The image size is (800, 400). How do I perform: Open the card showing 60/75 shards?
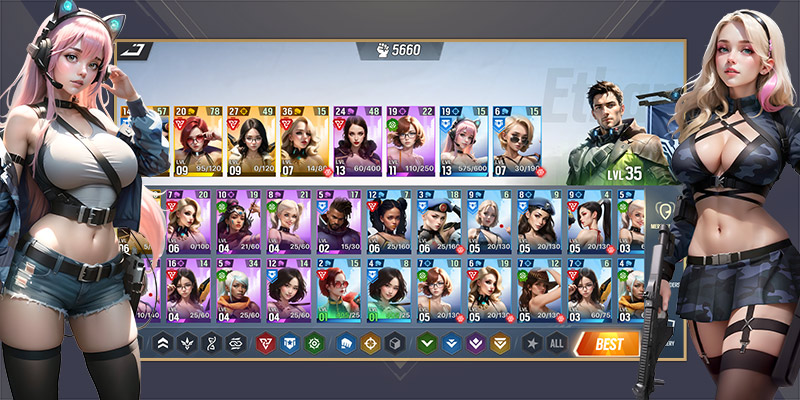(589, 291)
